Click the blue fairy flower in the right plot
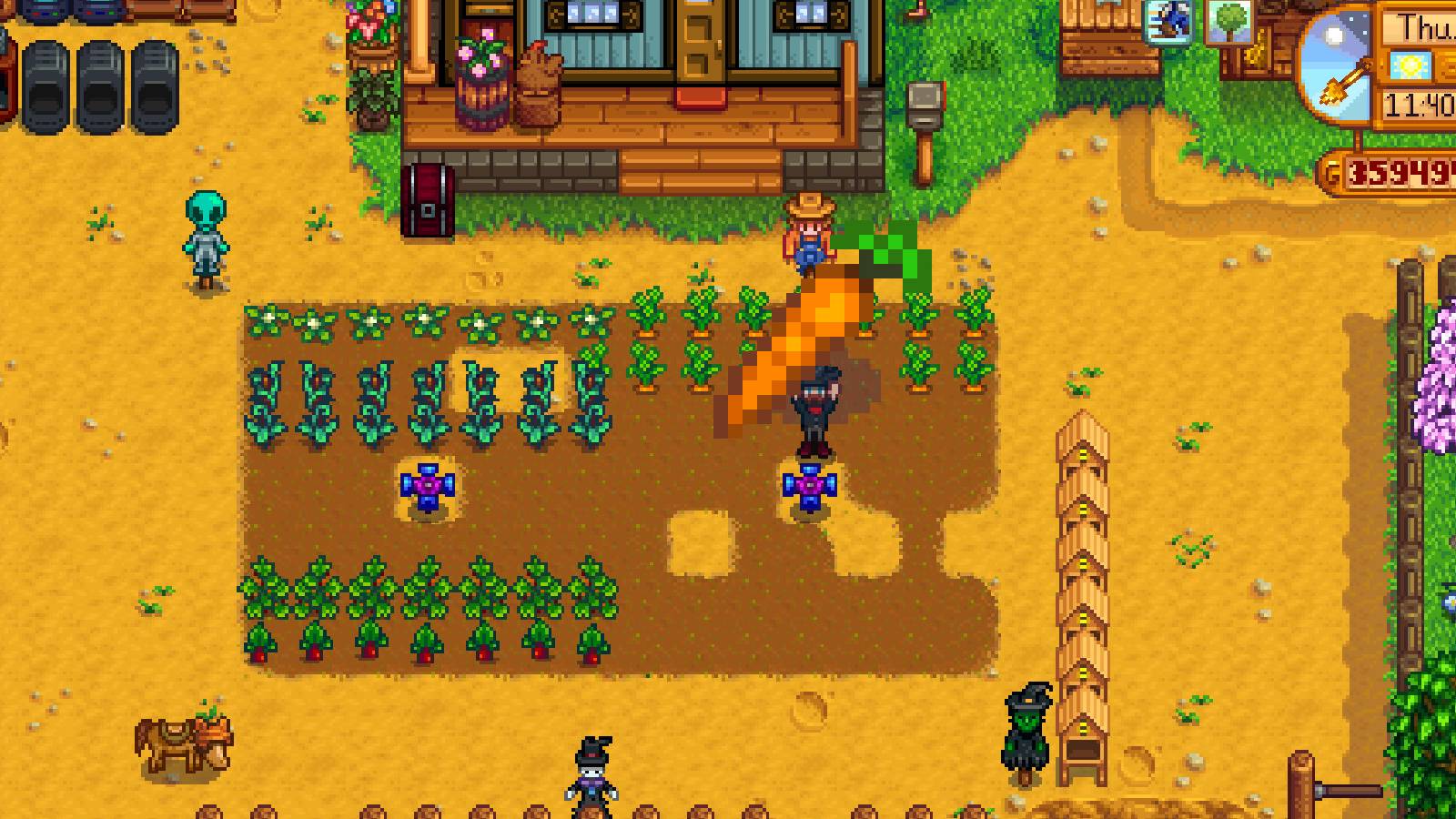 click(810, 486)
